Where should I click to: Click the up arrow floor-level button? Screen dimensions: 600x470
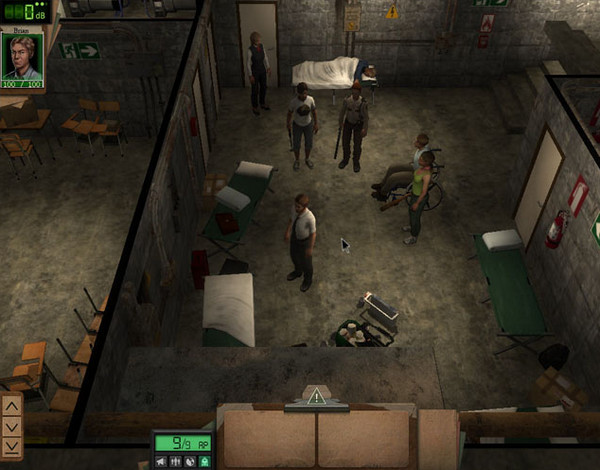pyautogui.click(x=12, y=407)
